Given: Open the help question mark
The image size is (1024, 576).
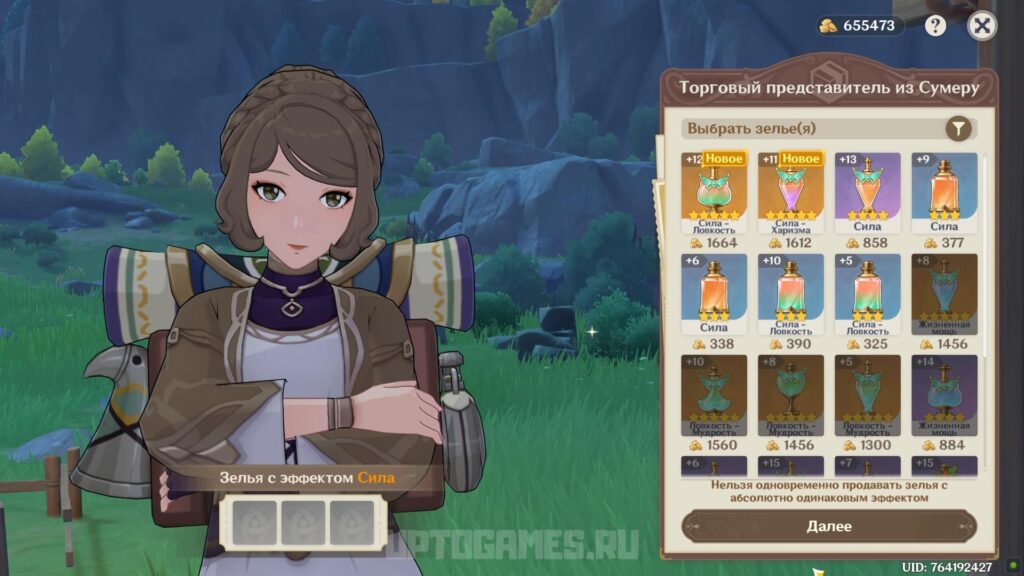Looking at the screenshot, I should 936,26.
